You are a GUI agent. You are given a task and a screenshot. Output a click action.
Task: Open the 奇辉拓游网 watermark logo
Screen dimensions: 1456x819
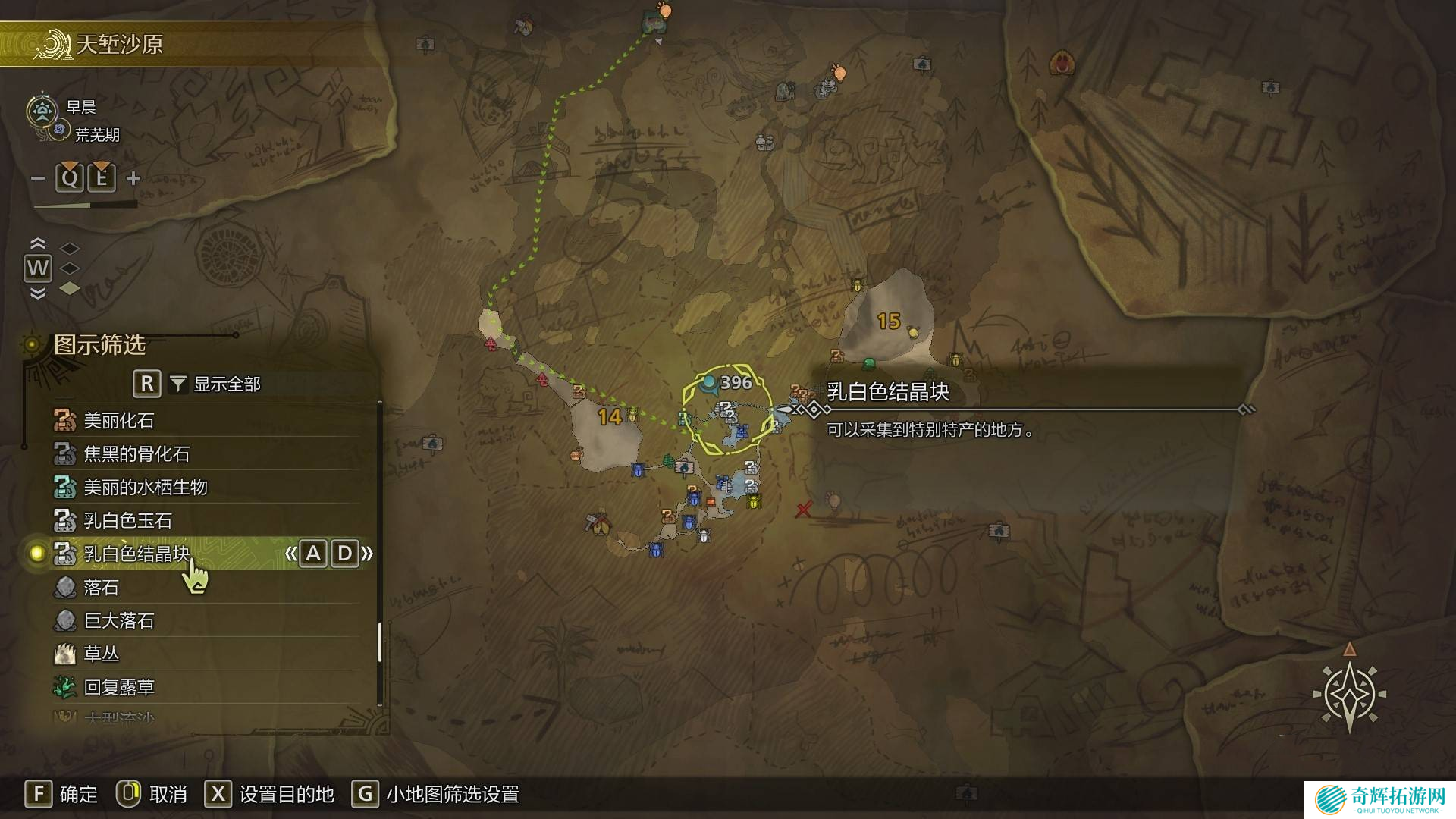(x=1380, y=799)
